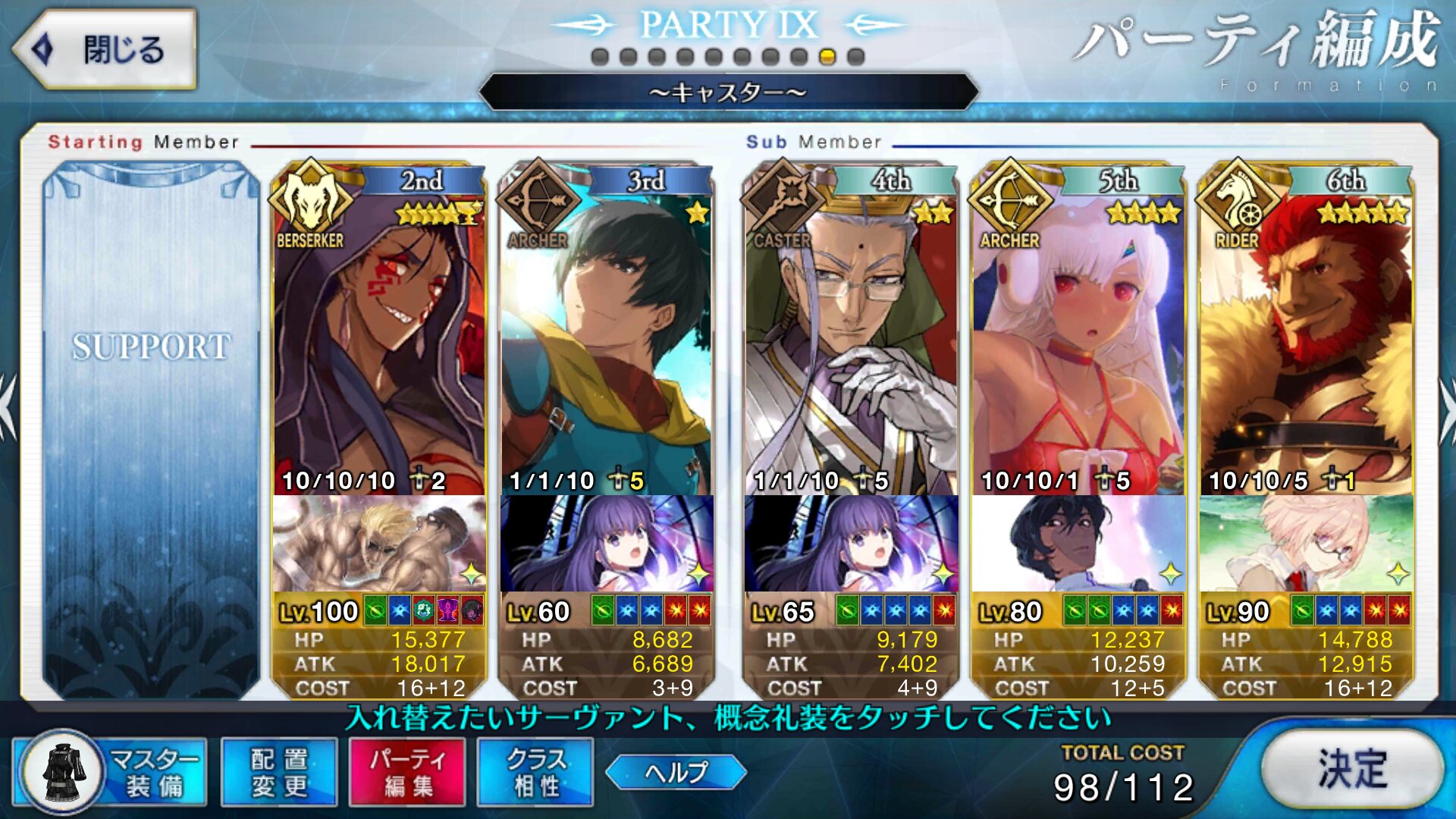Rename the party via キャスター name bar
The image size is (1456, 819).
[x=728, y=93]
